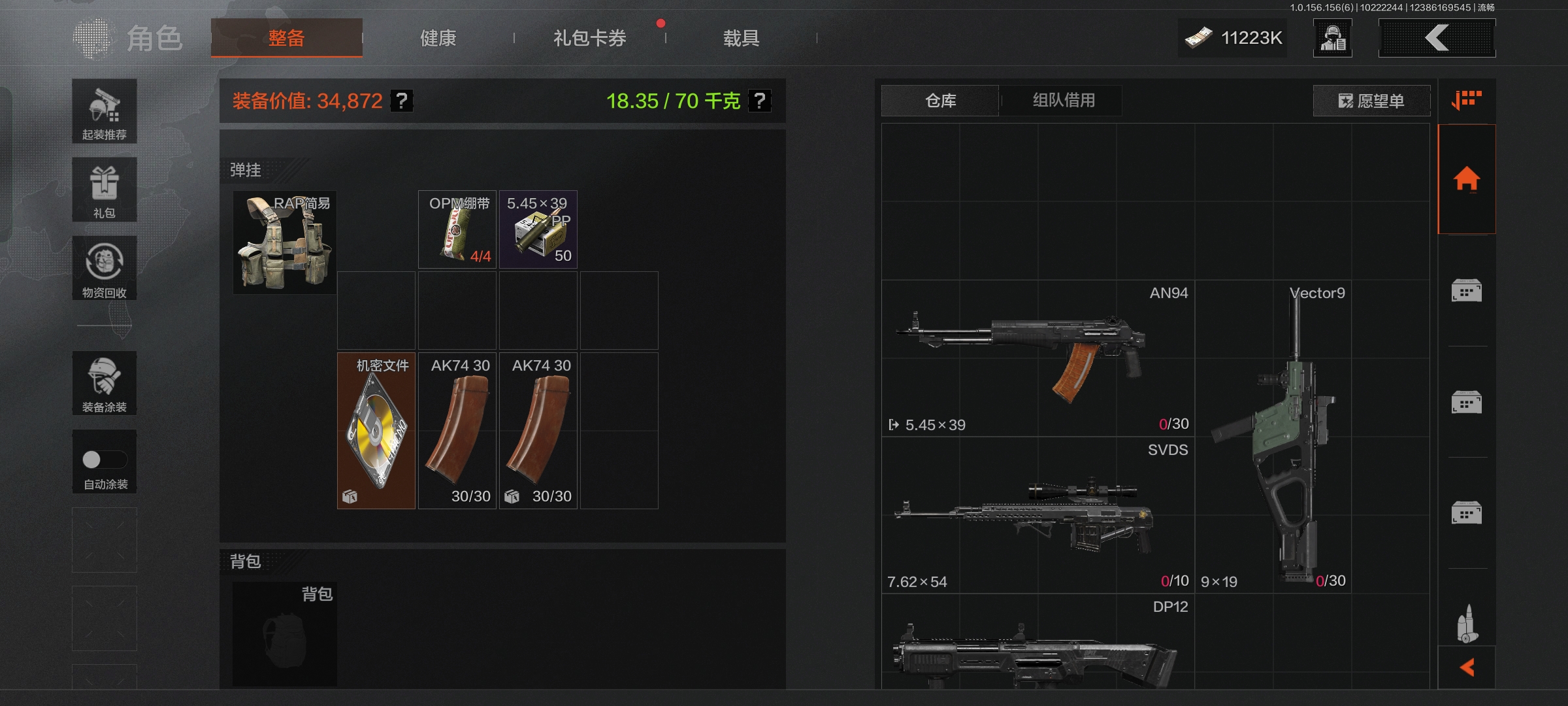Screen dimensions: 1568x706
Task: Switch to the 组队借用 tab
Action: [x=1064, y=101]
